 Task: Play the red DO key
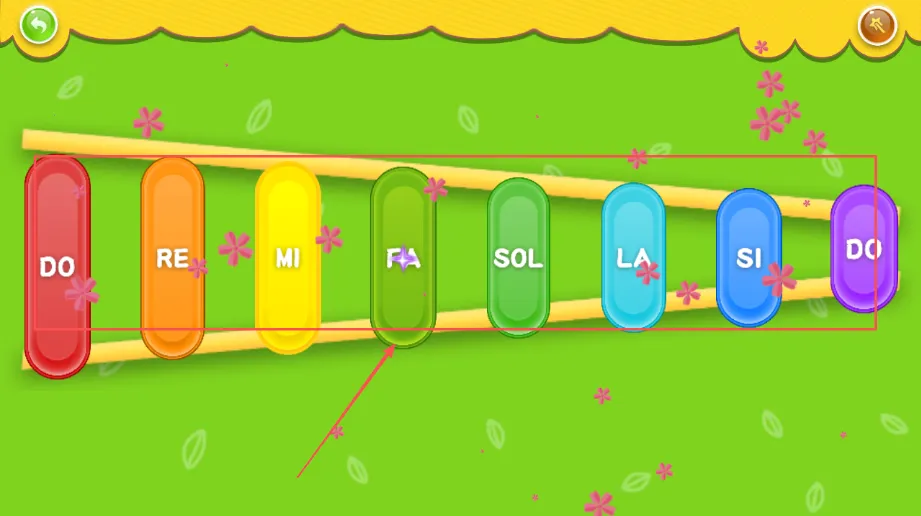pyautogui.click(x=58, y=266)
